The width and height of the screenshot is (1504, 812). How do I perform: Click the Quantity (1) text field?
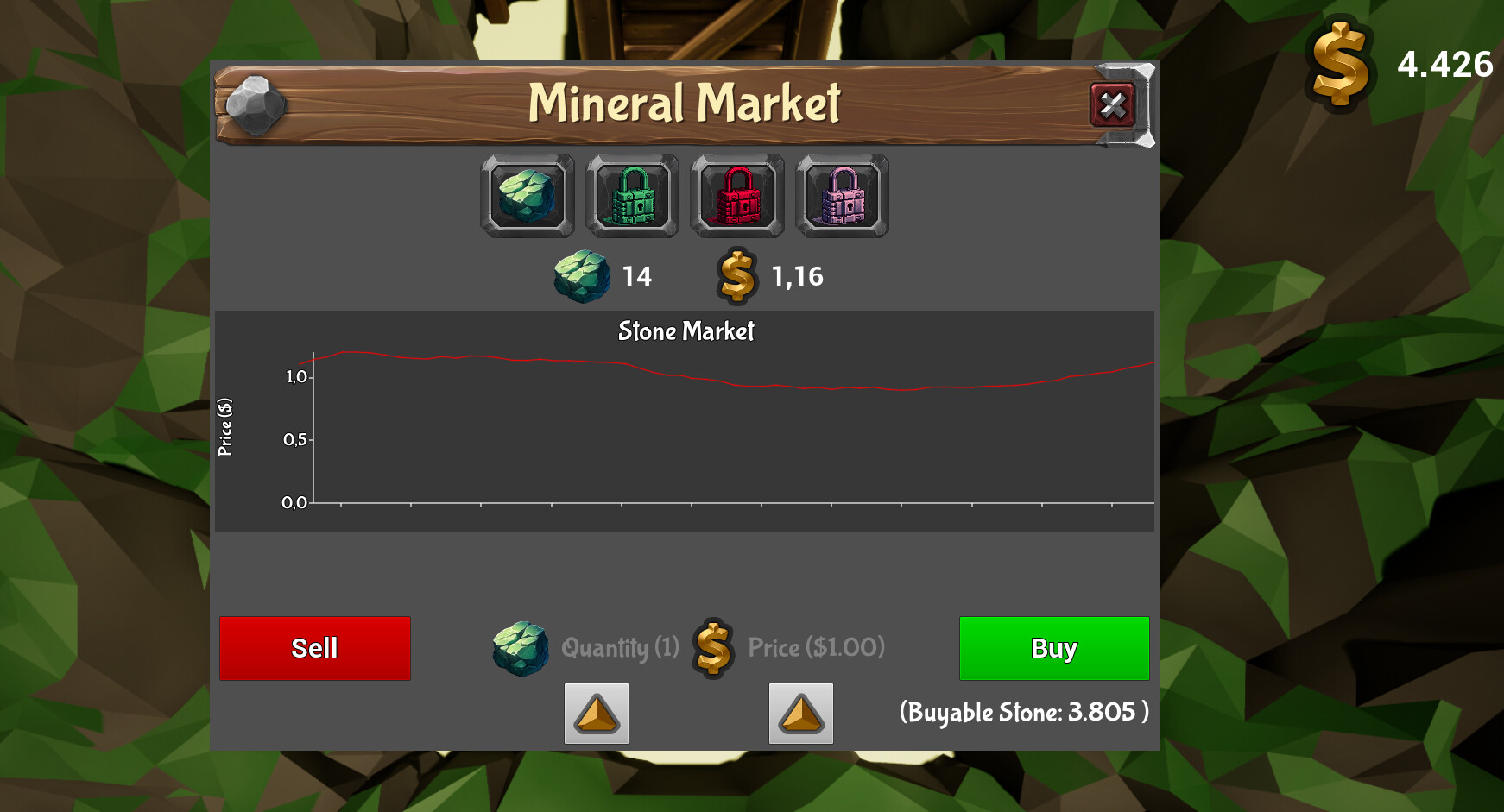tap(618, 648)
